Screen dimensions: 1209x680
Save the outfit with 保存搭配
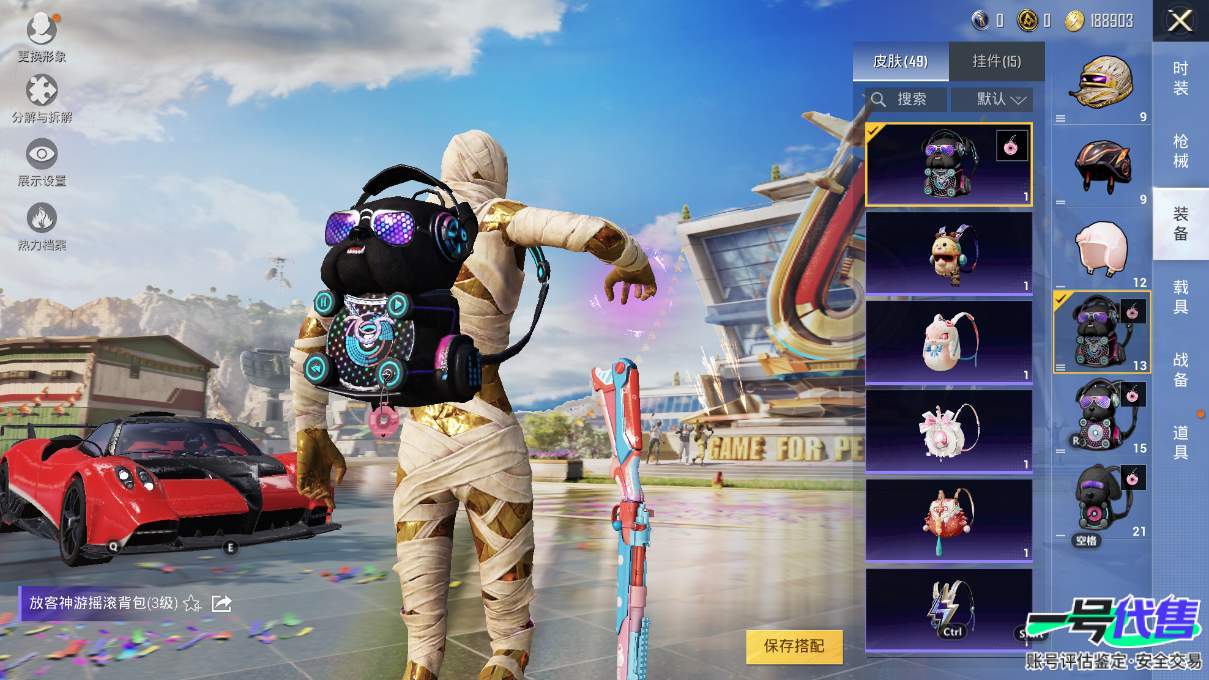[x=794, y=646]
